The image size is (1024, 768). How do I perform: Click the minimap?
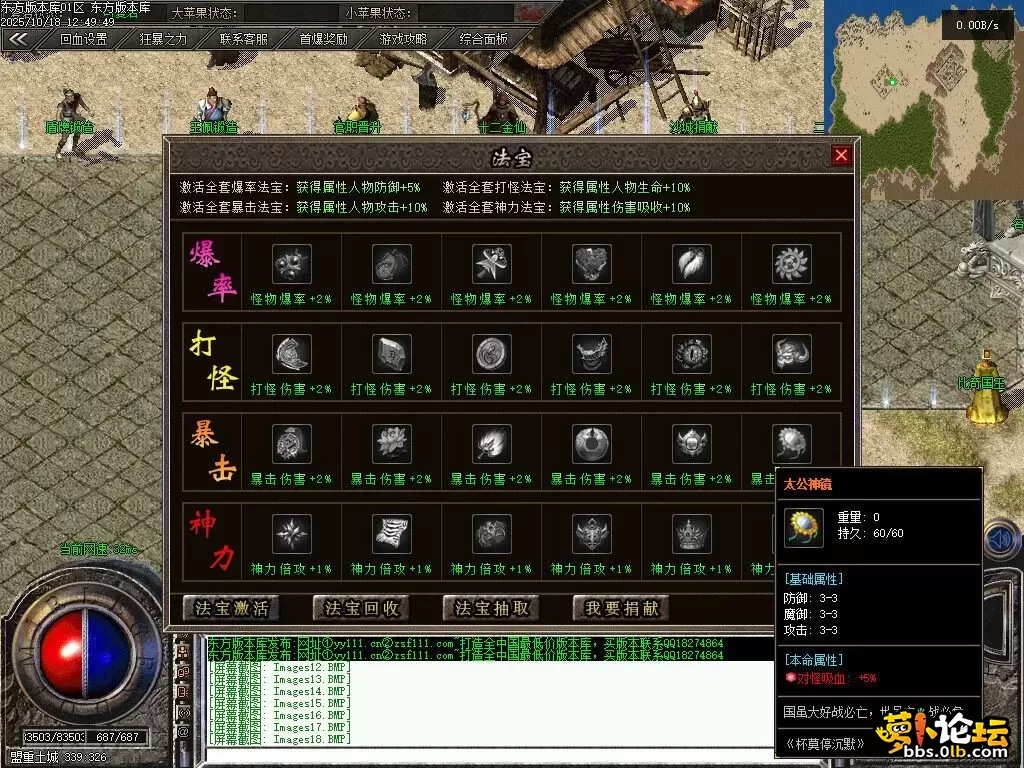pos(920,80)
